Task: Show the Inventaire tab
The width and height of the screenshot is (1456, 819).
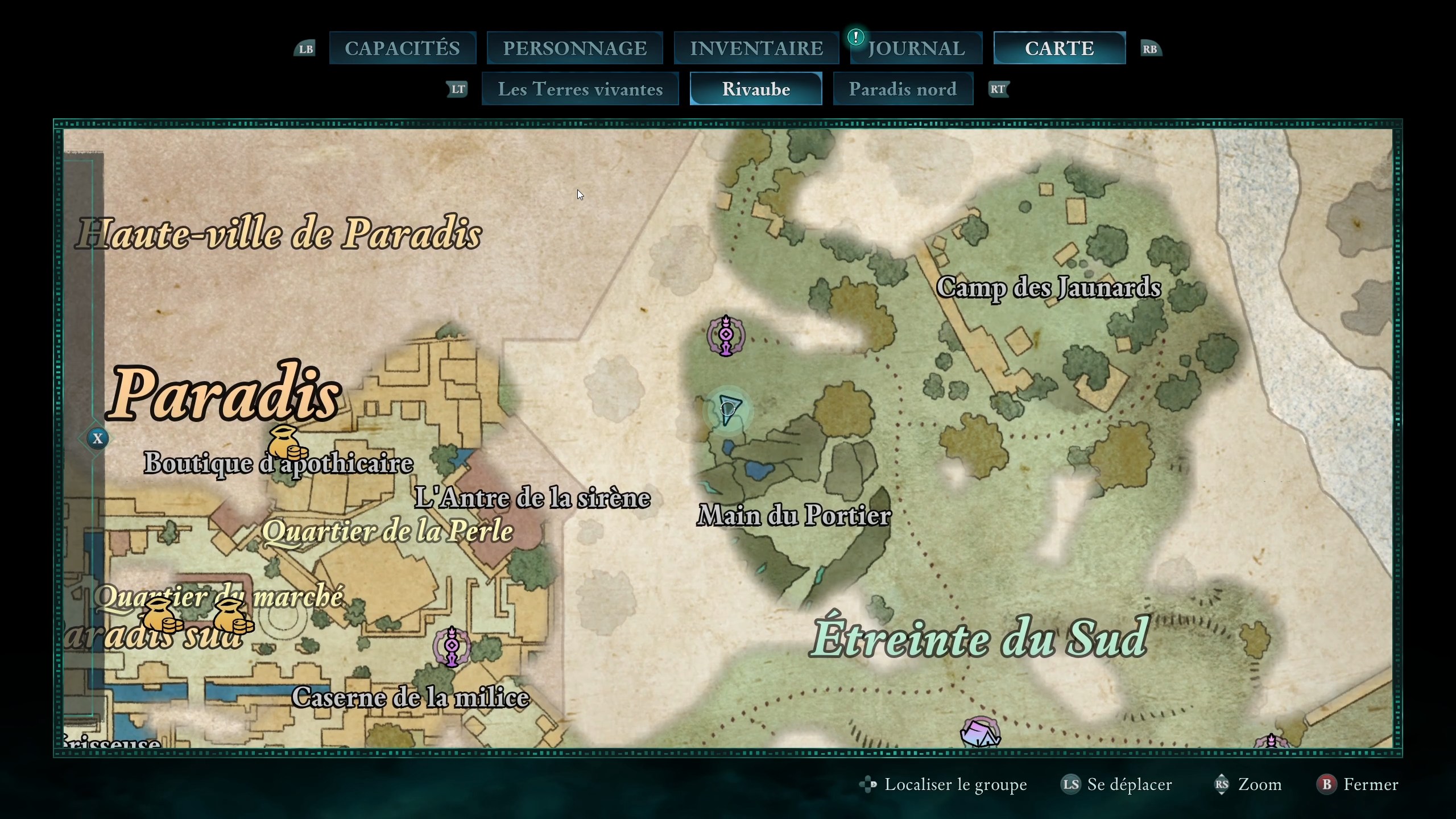Action: [x=756, y=48]
